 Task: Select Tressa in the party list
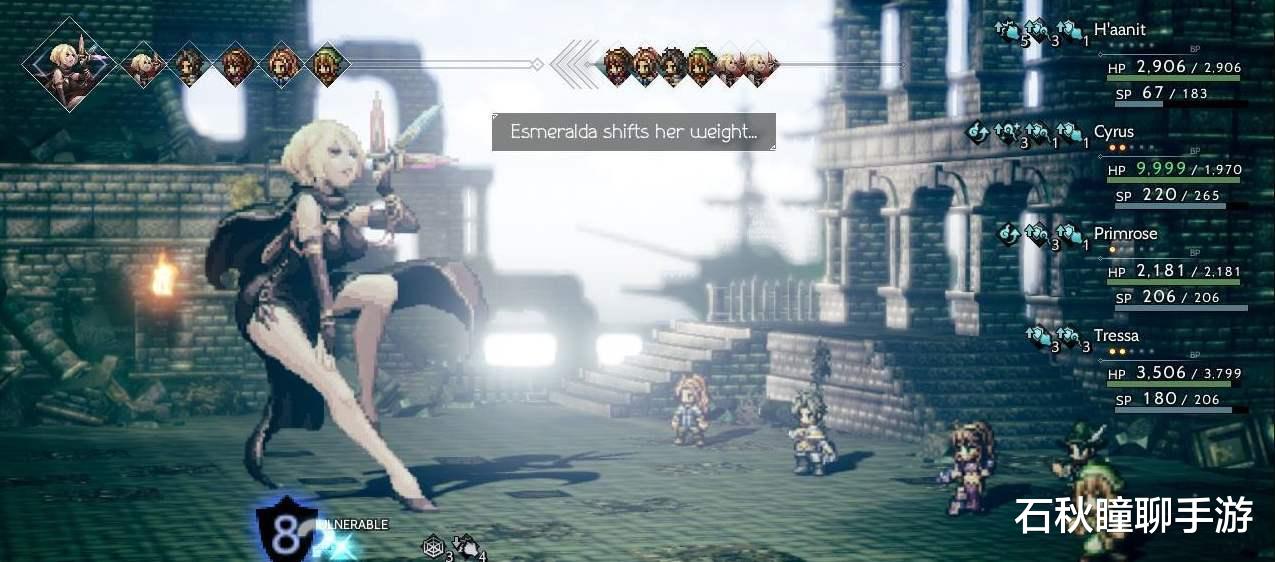tap(1116, 336)
